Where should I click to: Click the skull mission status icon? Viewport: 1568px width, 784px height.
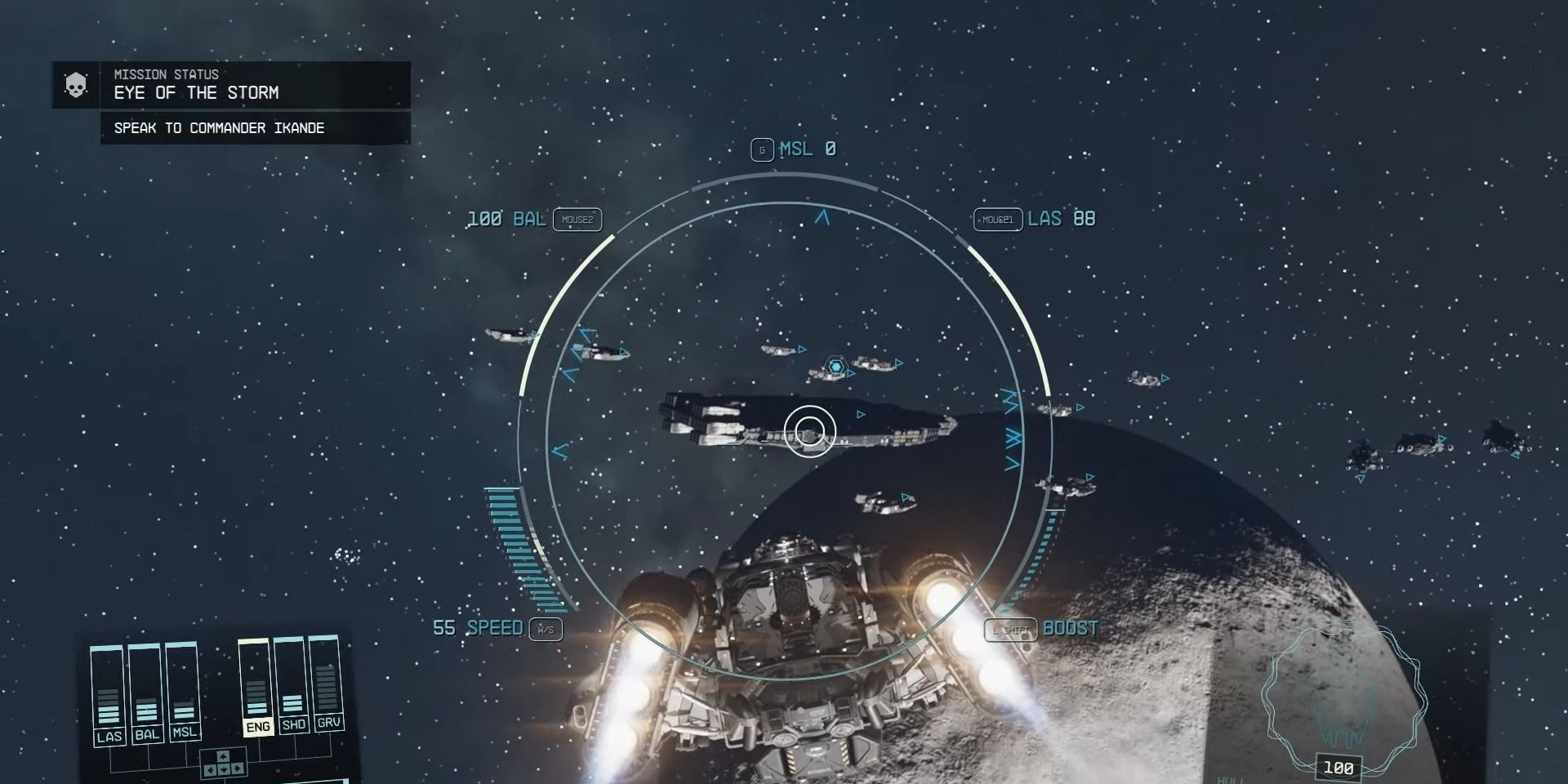74,85
